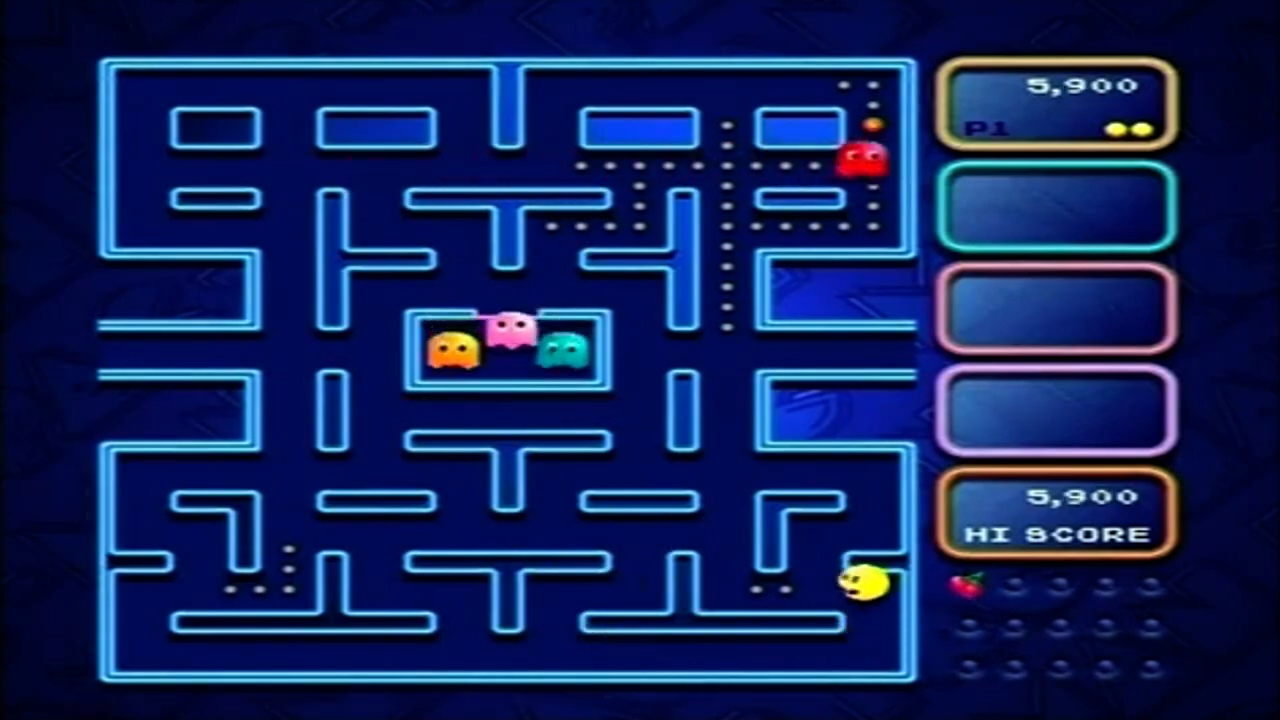Viewport: 1280px width, 720px height.
Task: Click the HI SCORE display panel
Action: 1057,513
